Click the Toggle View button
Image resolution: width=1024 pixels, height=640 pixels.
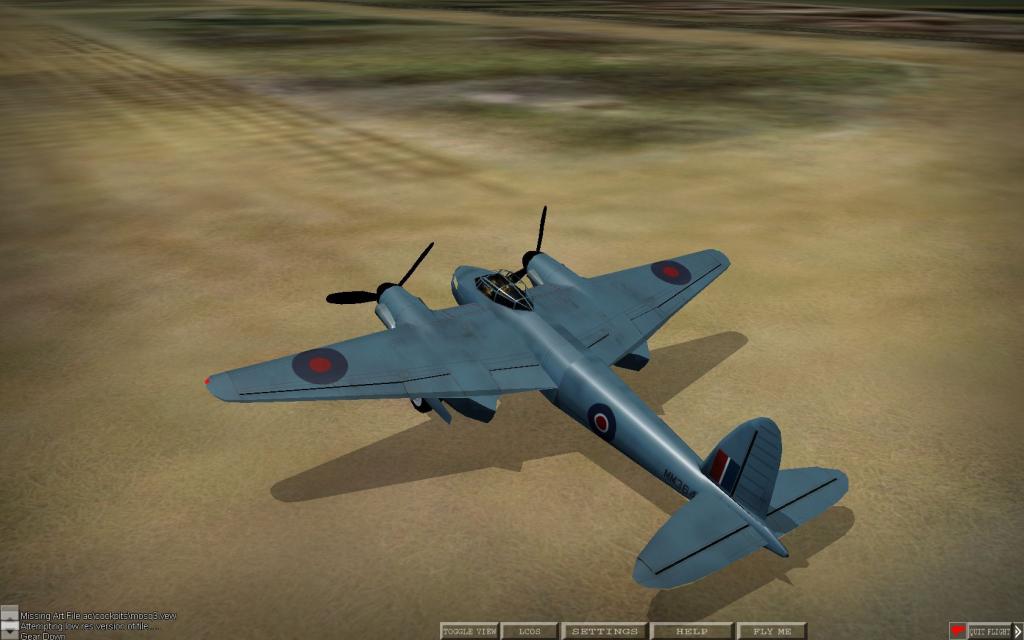tap(469, 631)
